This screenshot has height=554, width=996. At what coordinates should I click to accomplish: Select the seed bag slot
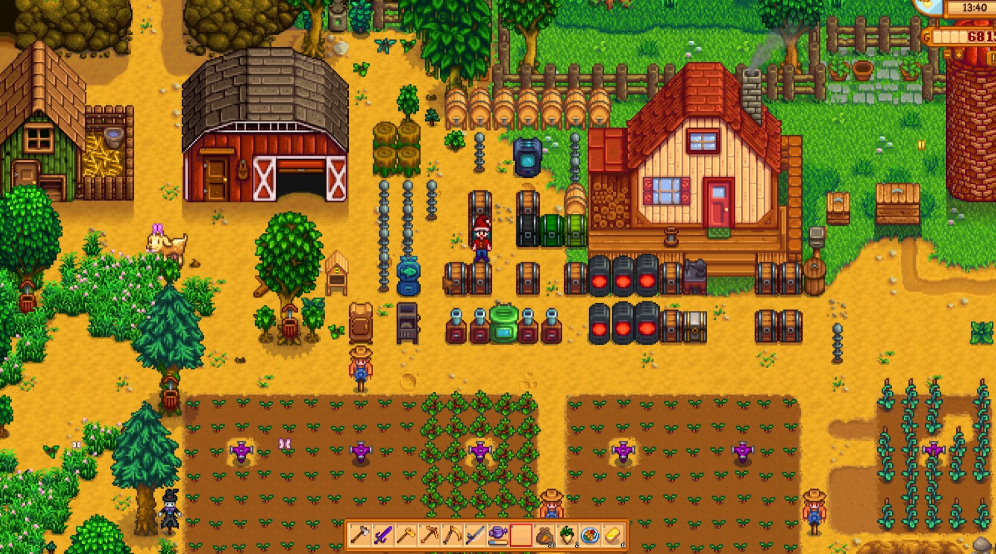tap(544, 536)
